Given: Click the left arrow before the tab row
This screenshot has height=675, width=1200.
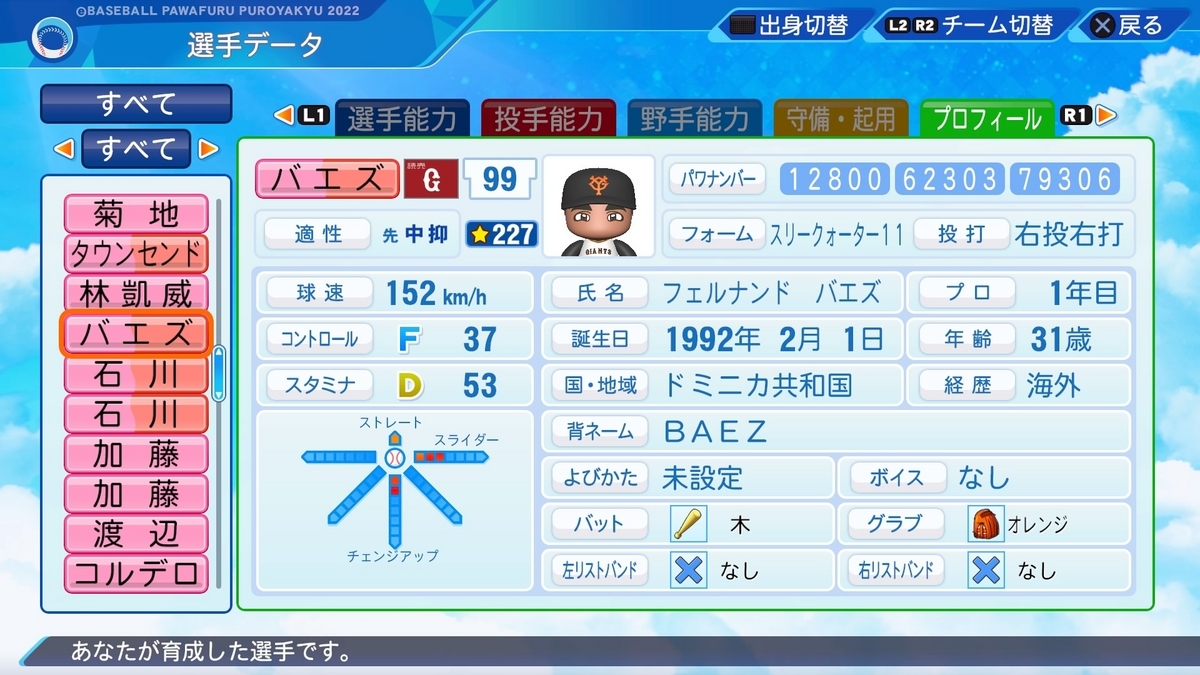Looking at the screenshot, I should (284, 116).
